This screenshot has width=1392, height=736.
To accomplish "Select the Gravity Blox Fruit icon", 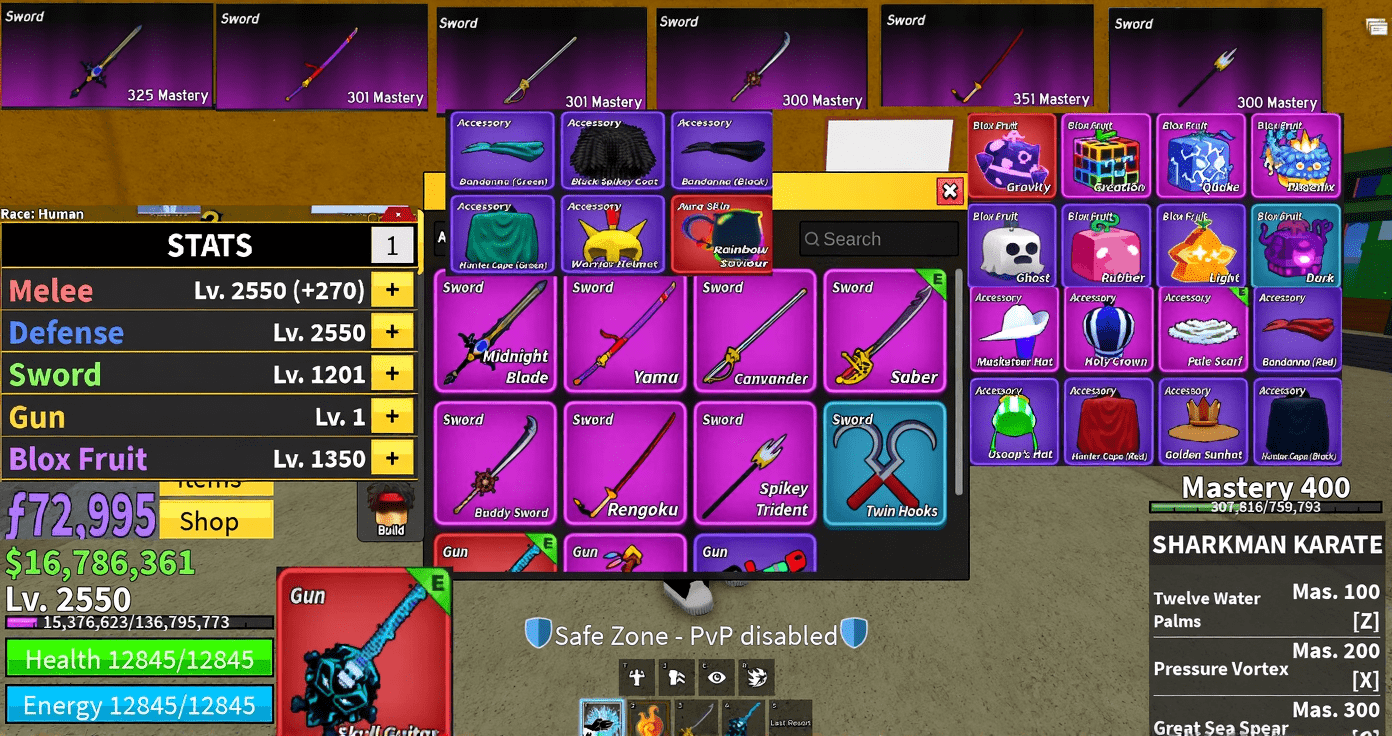I will pos(1011,155).
